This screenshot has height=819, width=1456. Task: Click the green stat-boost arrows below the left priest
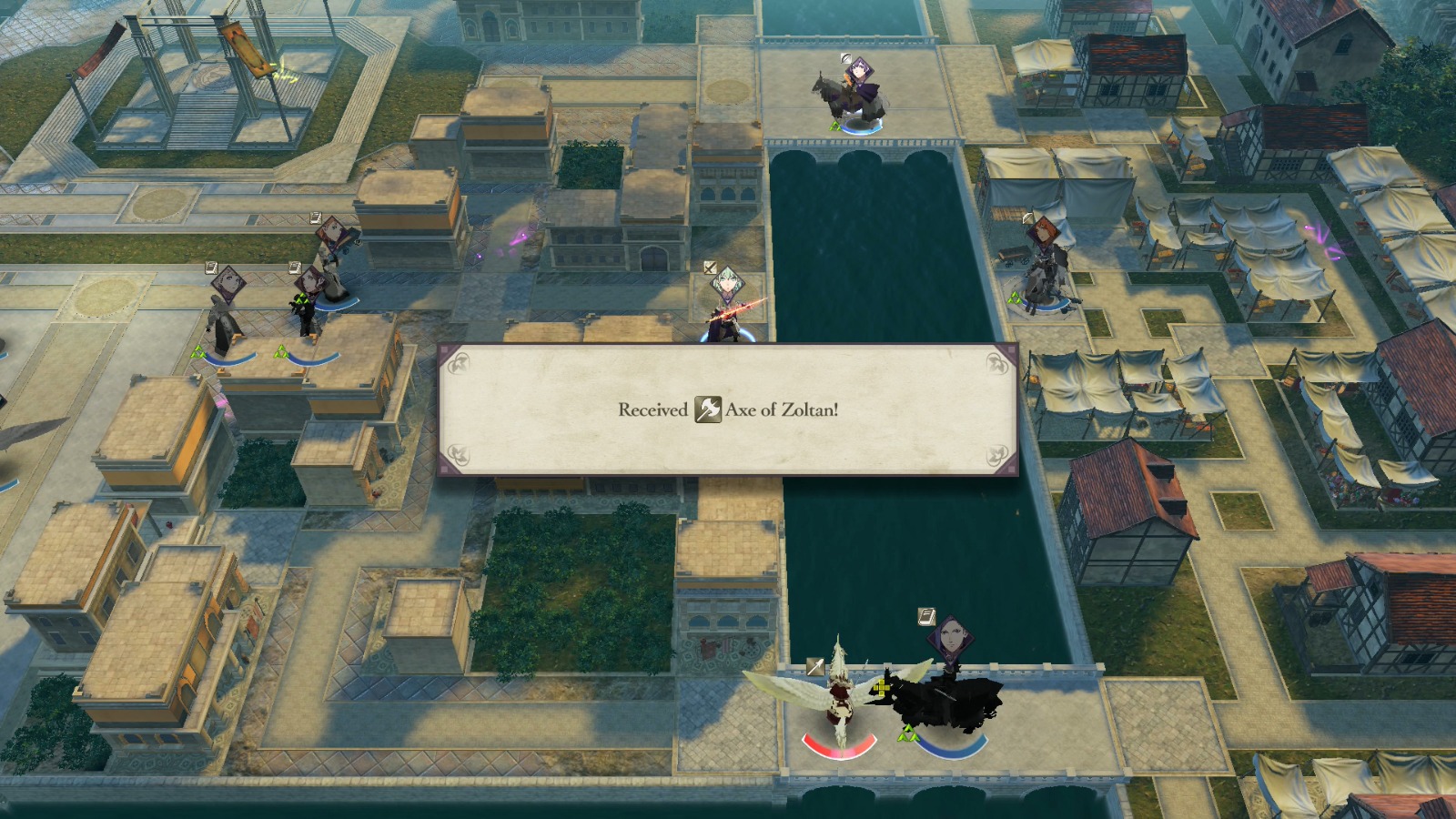coord(198,351)
